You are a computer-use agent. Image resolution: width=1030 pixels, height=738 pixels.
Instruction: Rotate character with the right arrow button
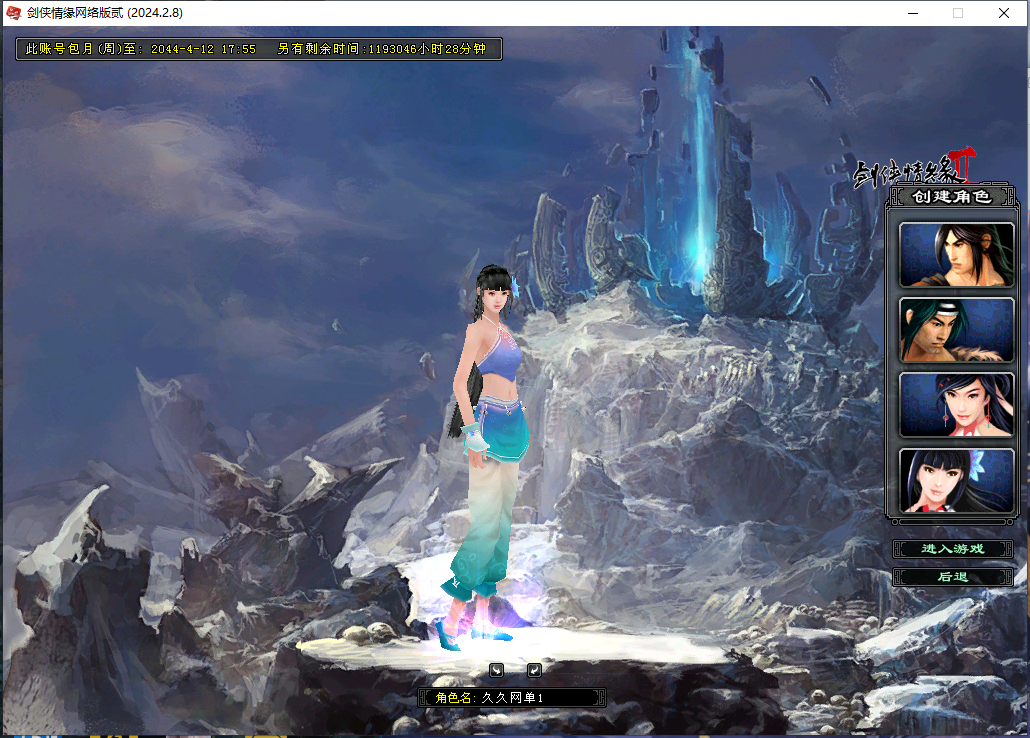pos(534,669)
